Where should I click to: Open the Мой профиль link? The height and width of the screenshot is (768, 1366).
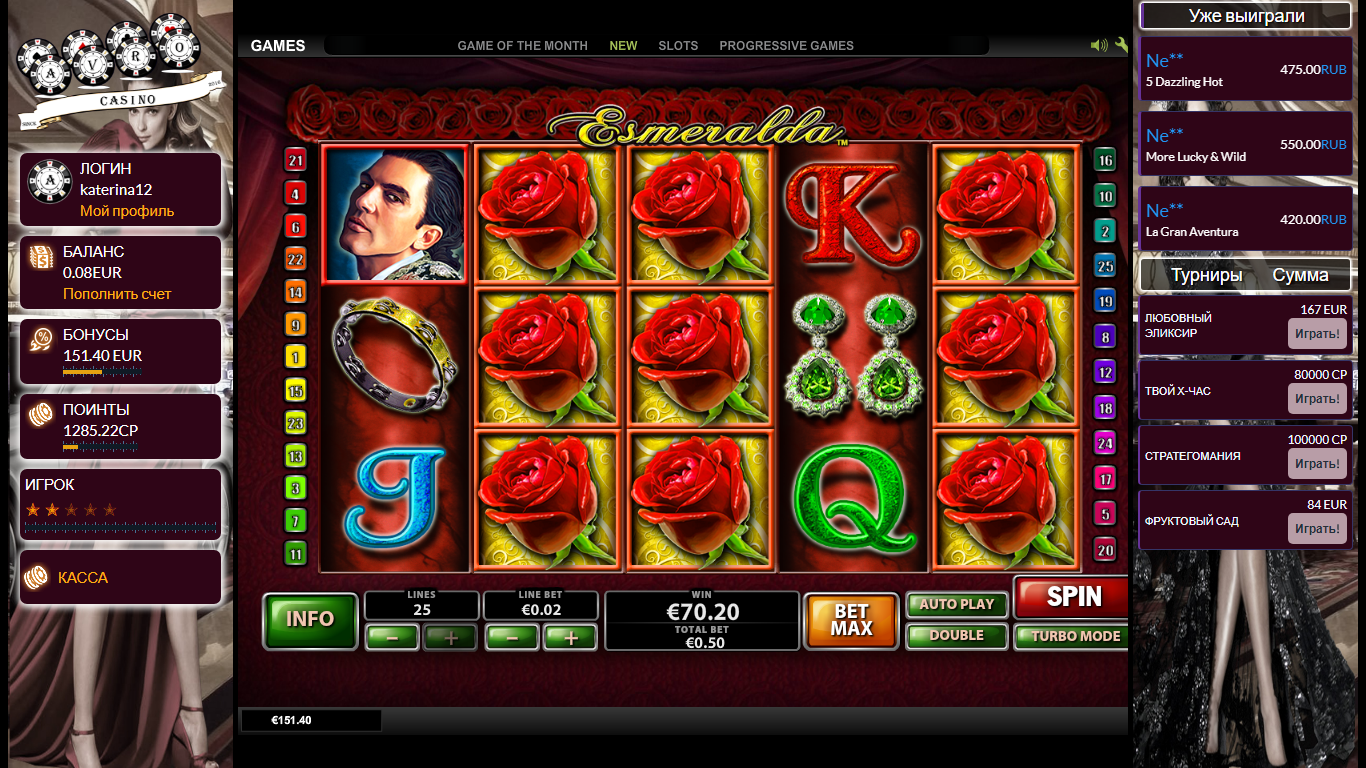127,211
